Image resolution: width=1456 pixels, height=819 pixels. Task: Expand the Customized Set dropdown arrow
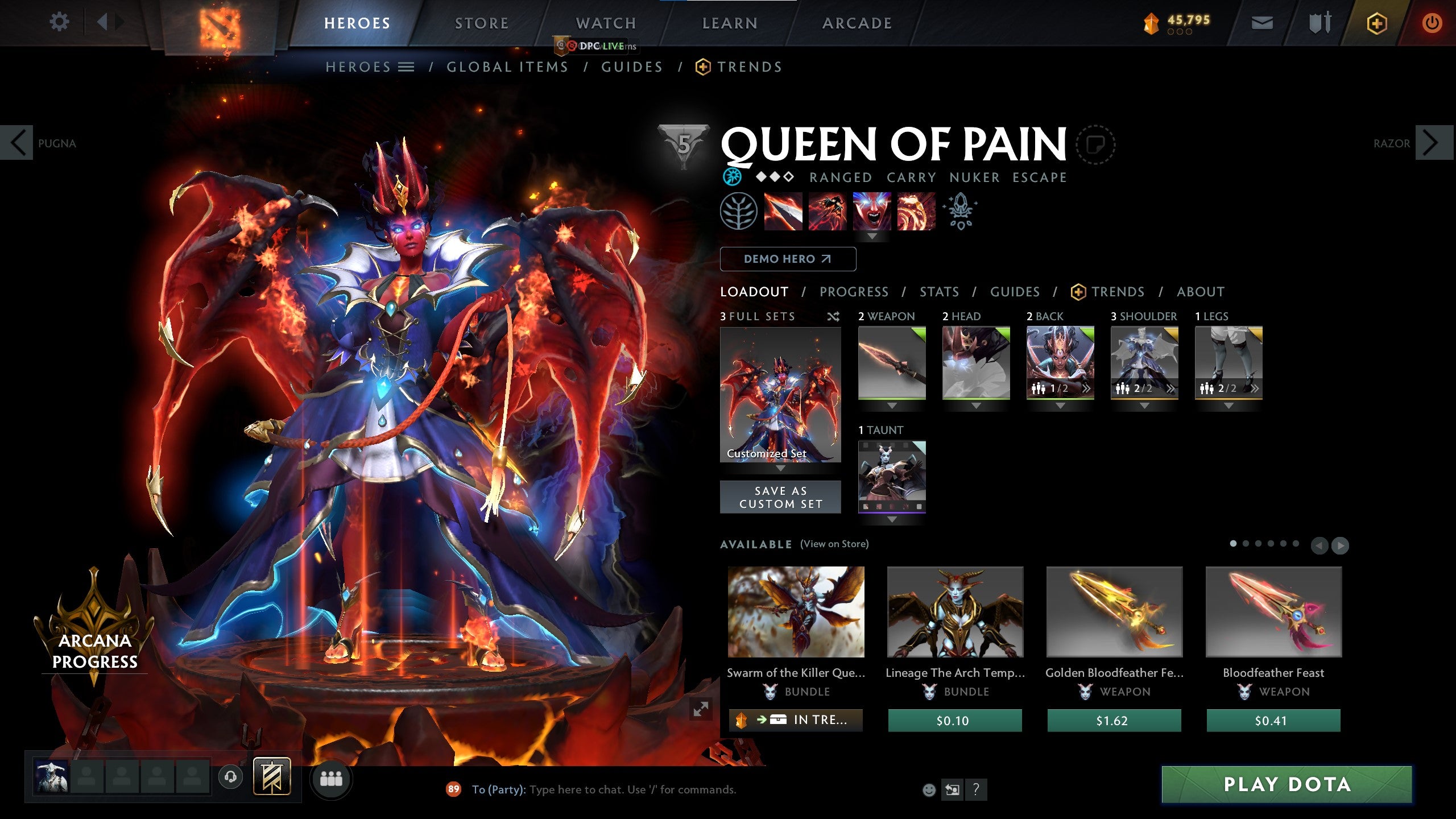(x=780, y=468)
